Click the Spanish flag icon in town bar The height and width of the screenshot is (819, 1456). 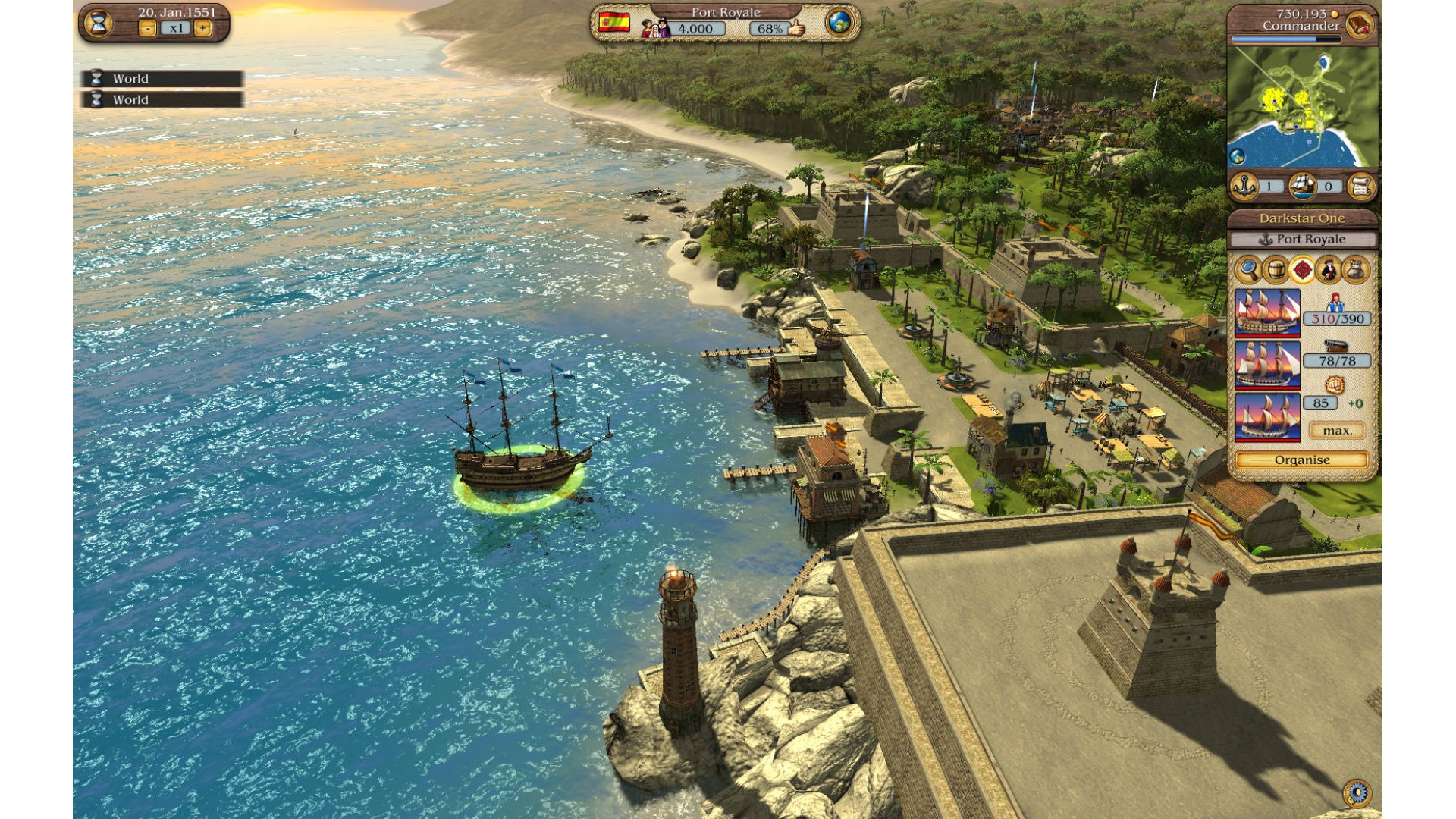pyautogui.click(x=614, y=23)
